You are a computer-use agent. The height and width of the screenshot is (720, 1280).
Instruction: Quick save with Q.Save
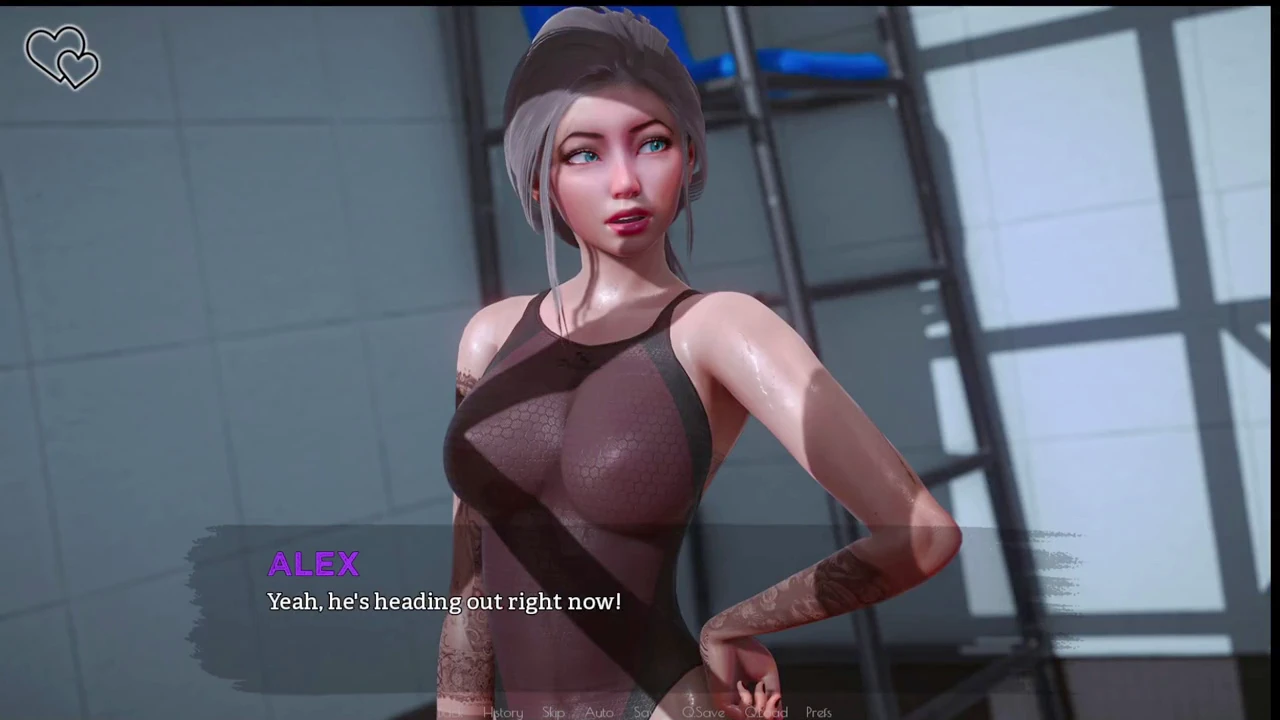(703, 712)
